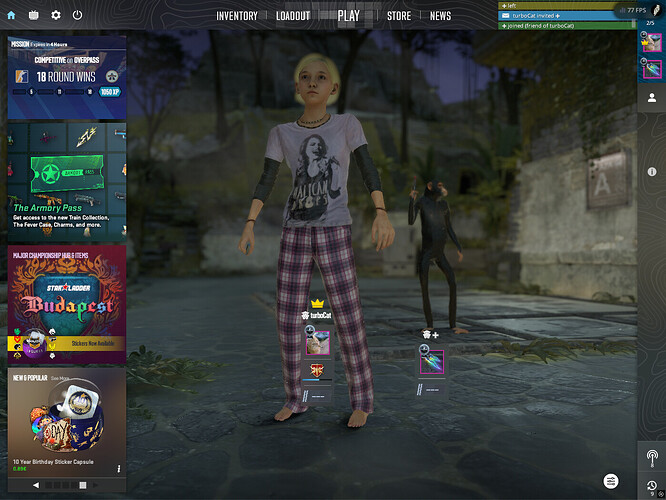The width and height of the screenshot is (666, 500).
Task: Go to the previous store carousel item
Action: point(37,485)
